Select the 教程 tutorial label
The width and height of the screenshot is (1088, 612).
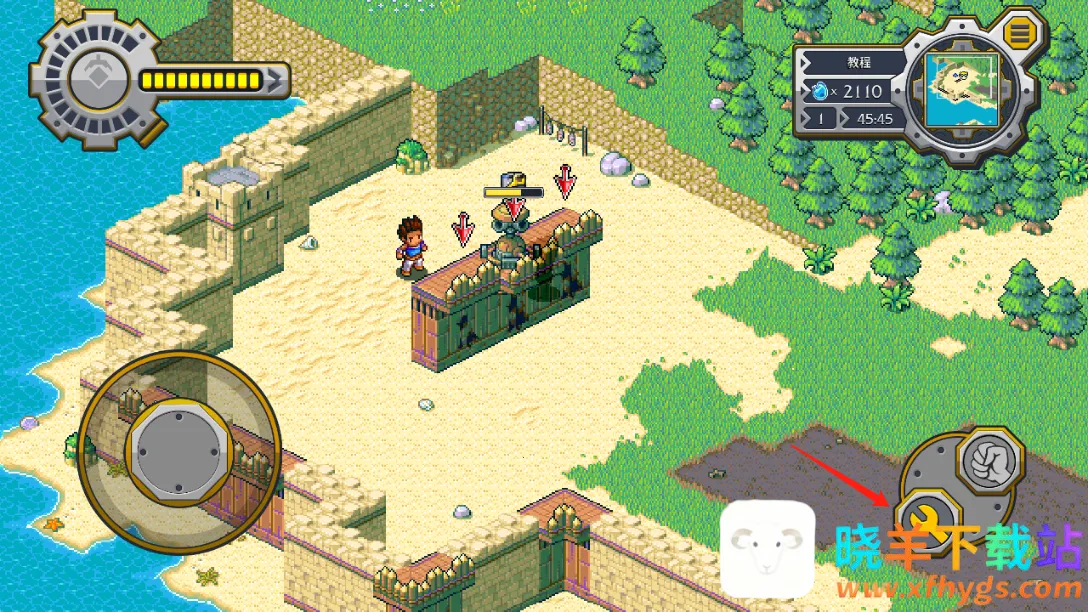point(858,62)
